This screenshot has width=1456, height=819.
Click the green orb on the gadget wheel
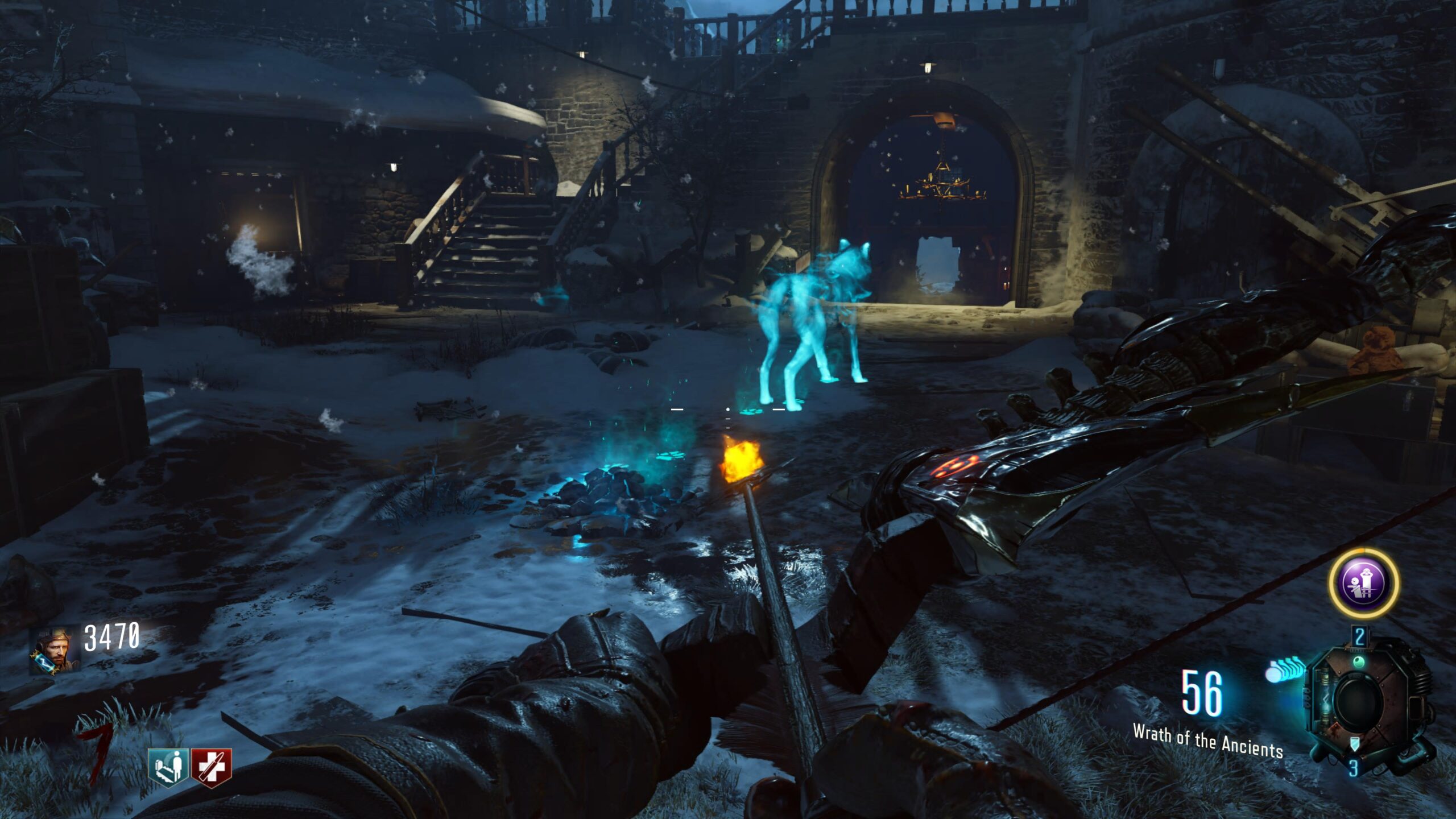click(x=1359, y=663)
